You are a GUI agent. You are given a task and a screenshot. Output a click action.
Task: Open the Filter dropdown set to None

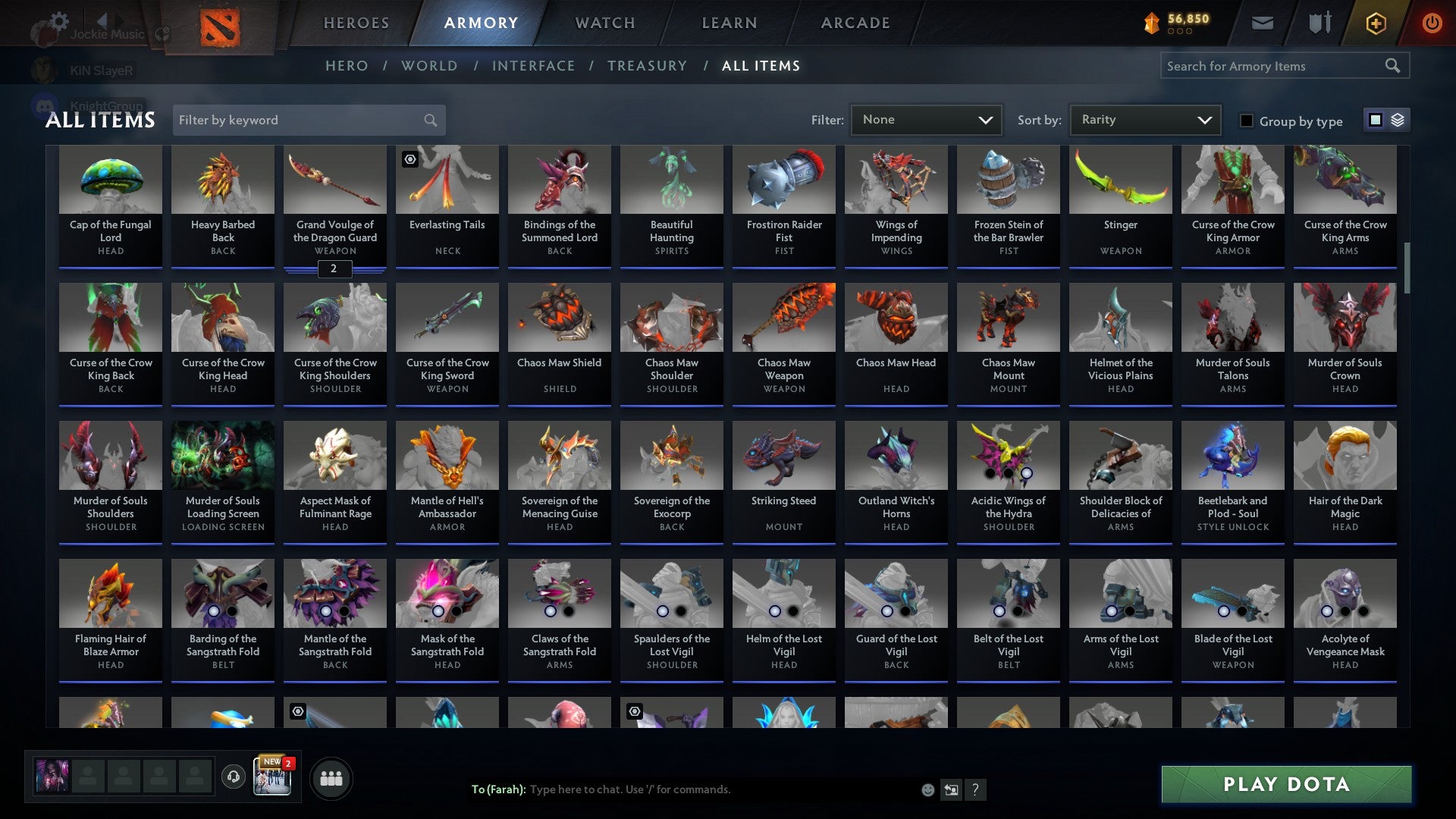[926, 120]
